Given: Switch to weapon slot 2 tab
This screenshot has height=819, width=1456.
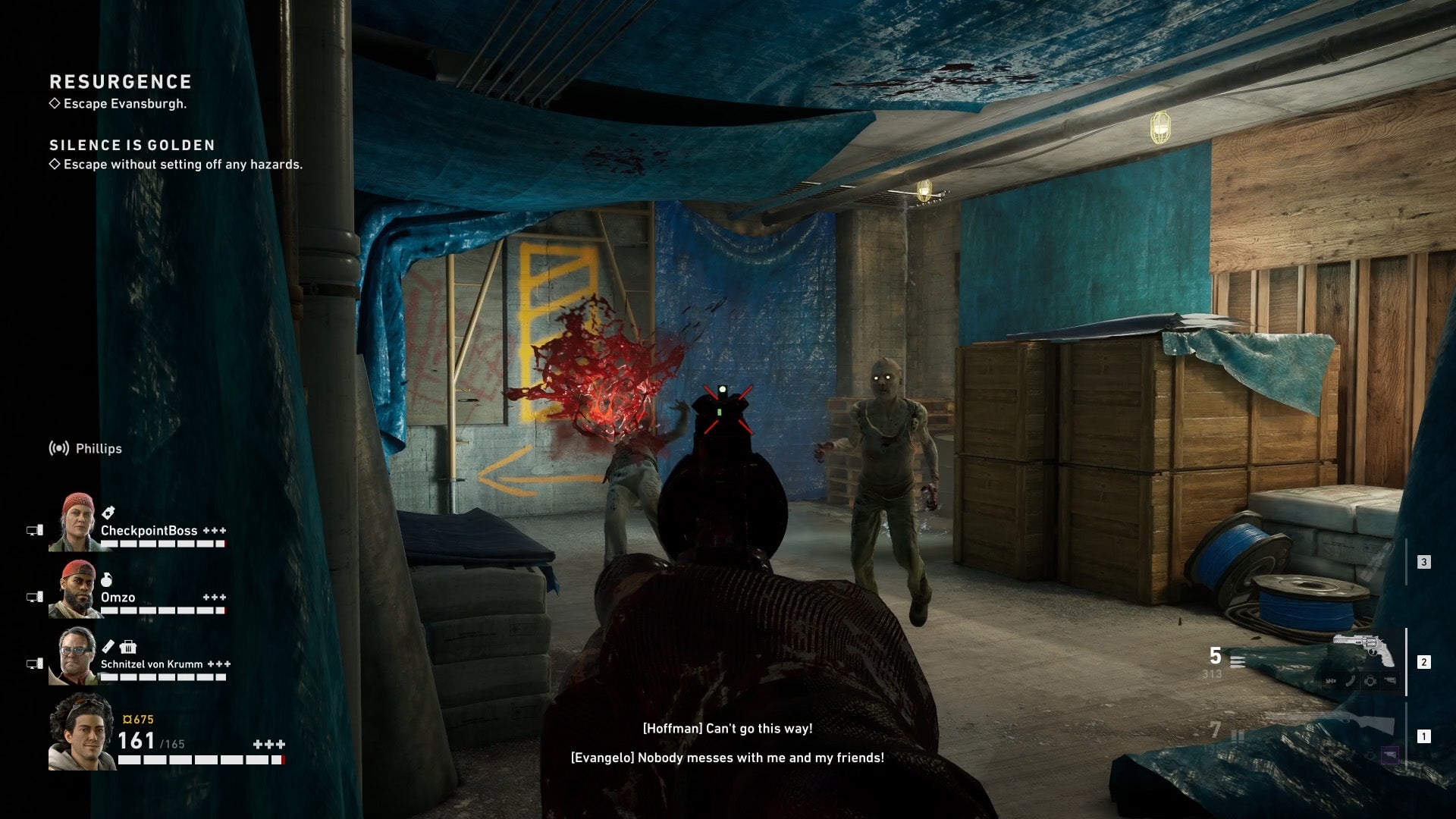Looking at the screenshot, I should click(x=1424, y=662).
